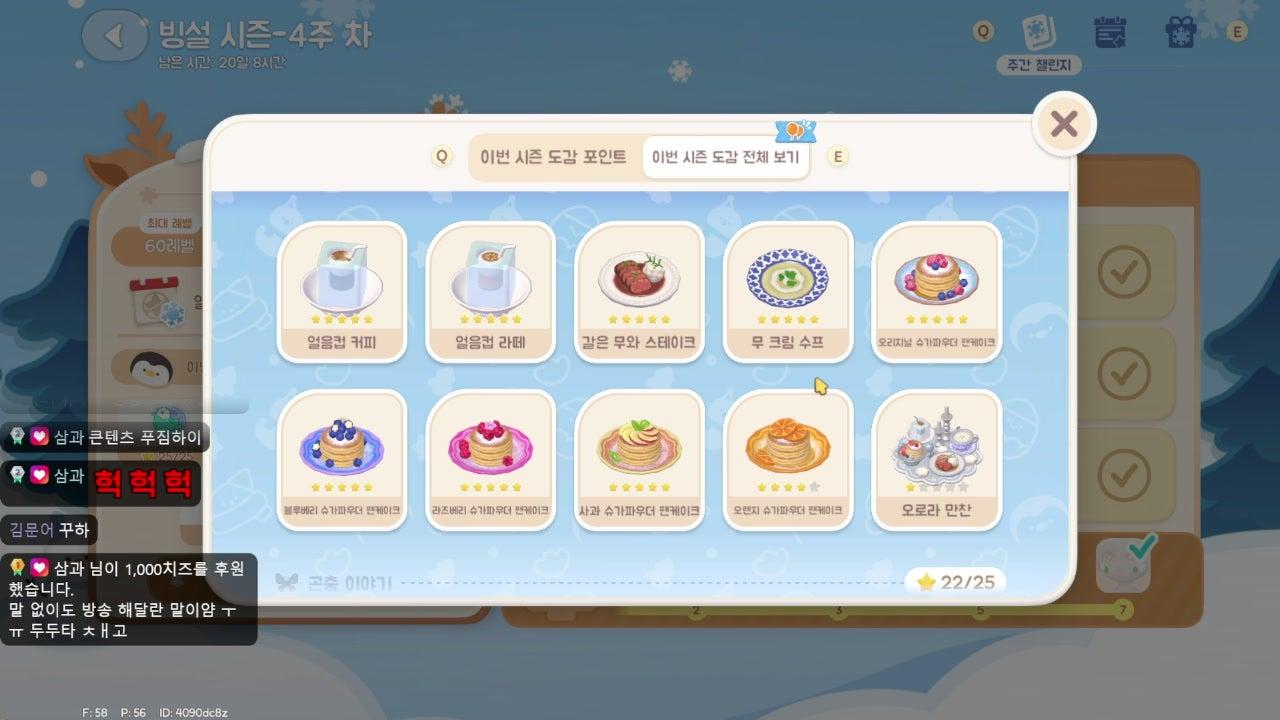Open the 블루베리 슈가파우더 팬케이크 card

point(342,459)
